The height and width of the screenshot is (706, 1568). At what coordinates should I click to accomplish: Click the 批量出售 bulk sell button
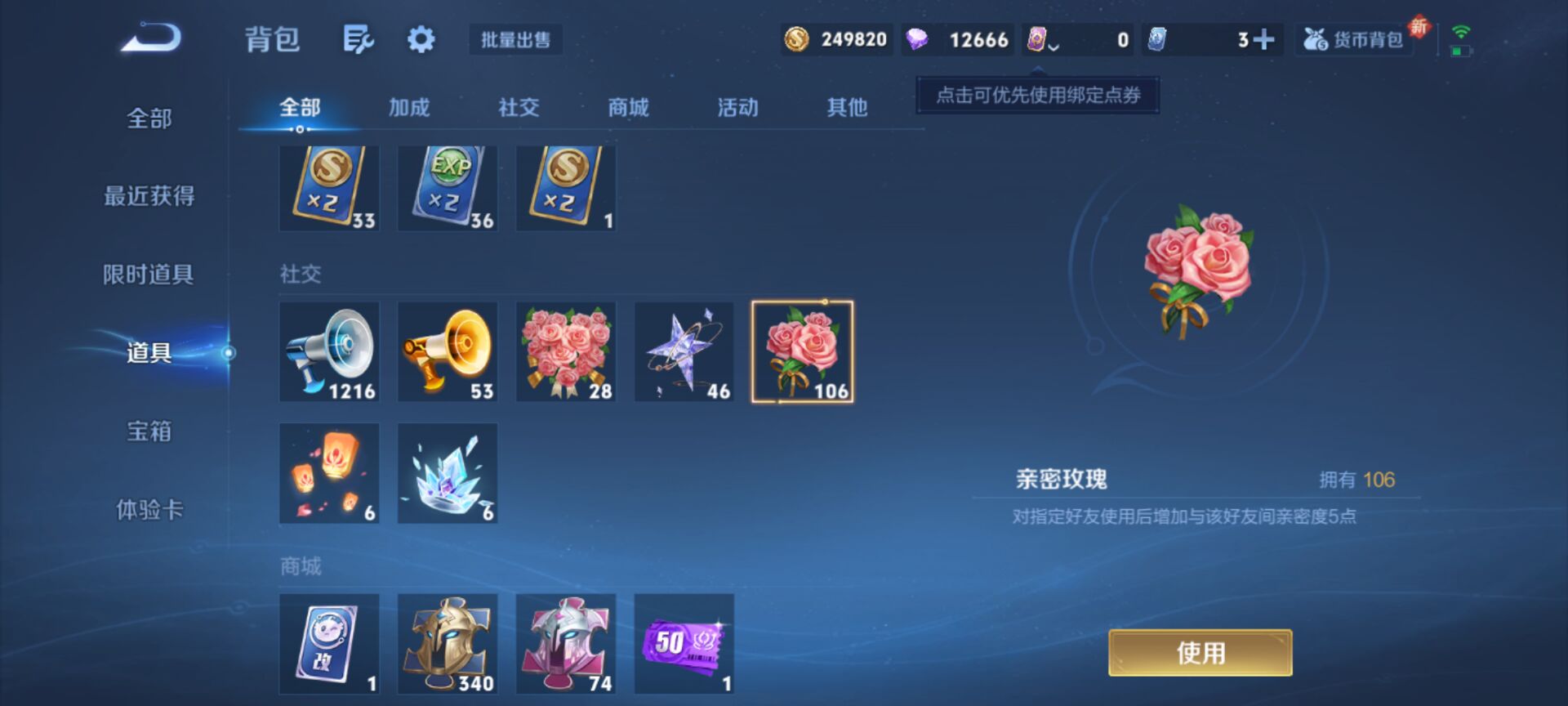tap(515, 40)
